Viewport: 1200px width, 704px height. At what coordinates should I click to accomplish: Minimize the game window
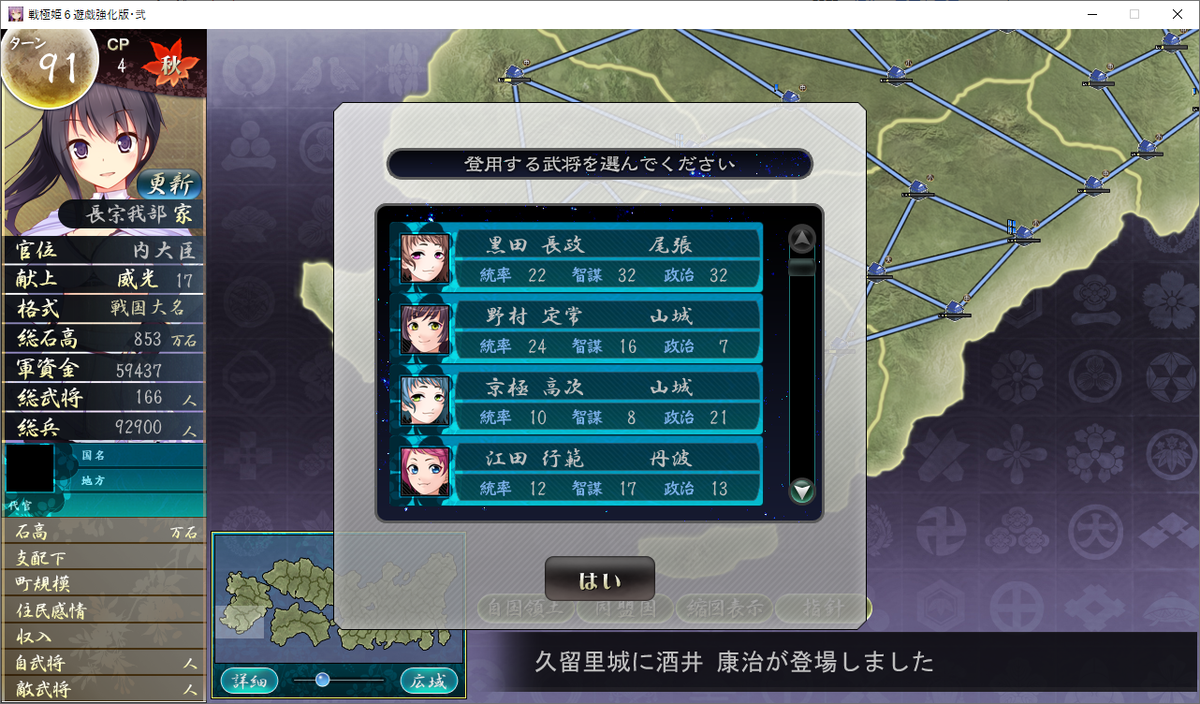pos(1087,14)
